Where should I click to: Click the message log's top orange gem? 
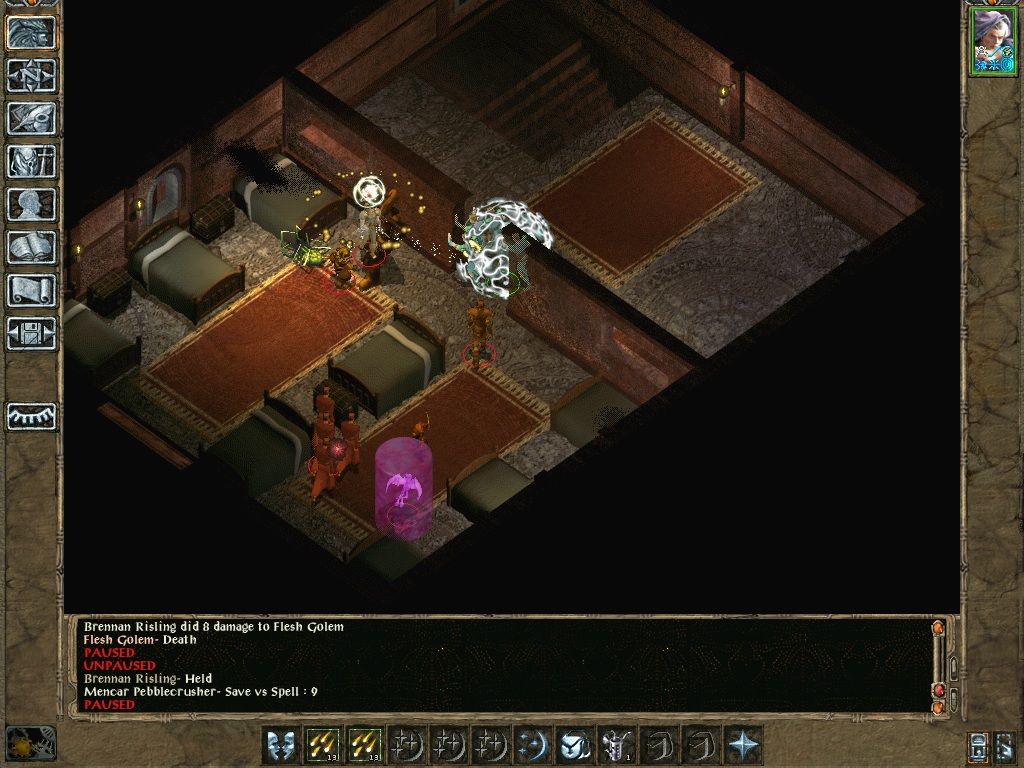[x=938, y=629]
